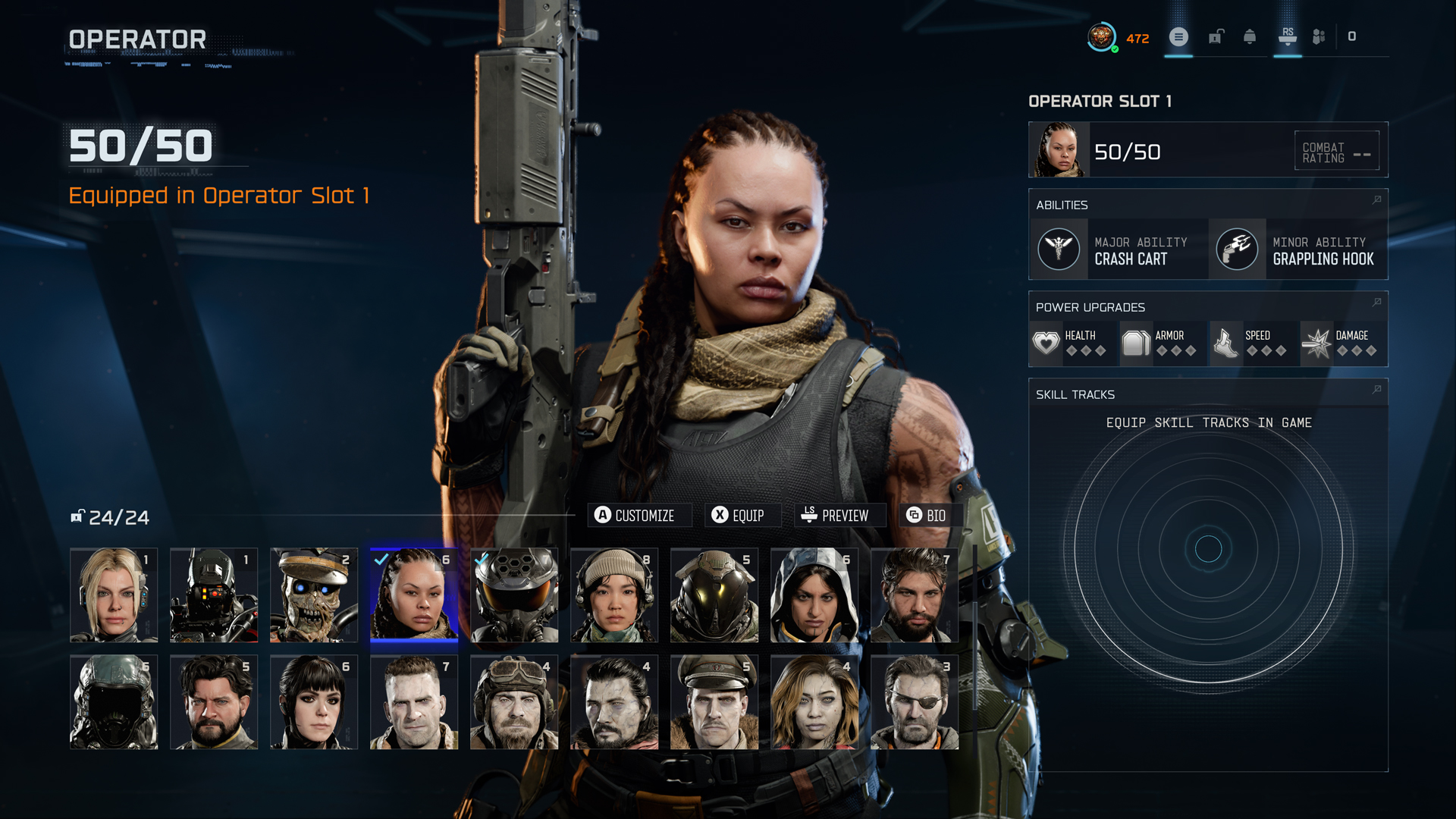Click the Armor power upgrade plating icon
This screenshot has width=1456, height=819.
(x=1136, y=343)
